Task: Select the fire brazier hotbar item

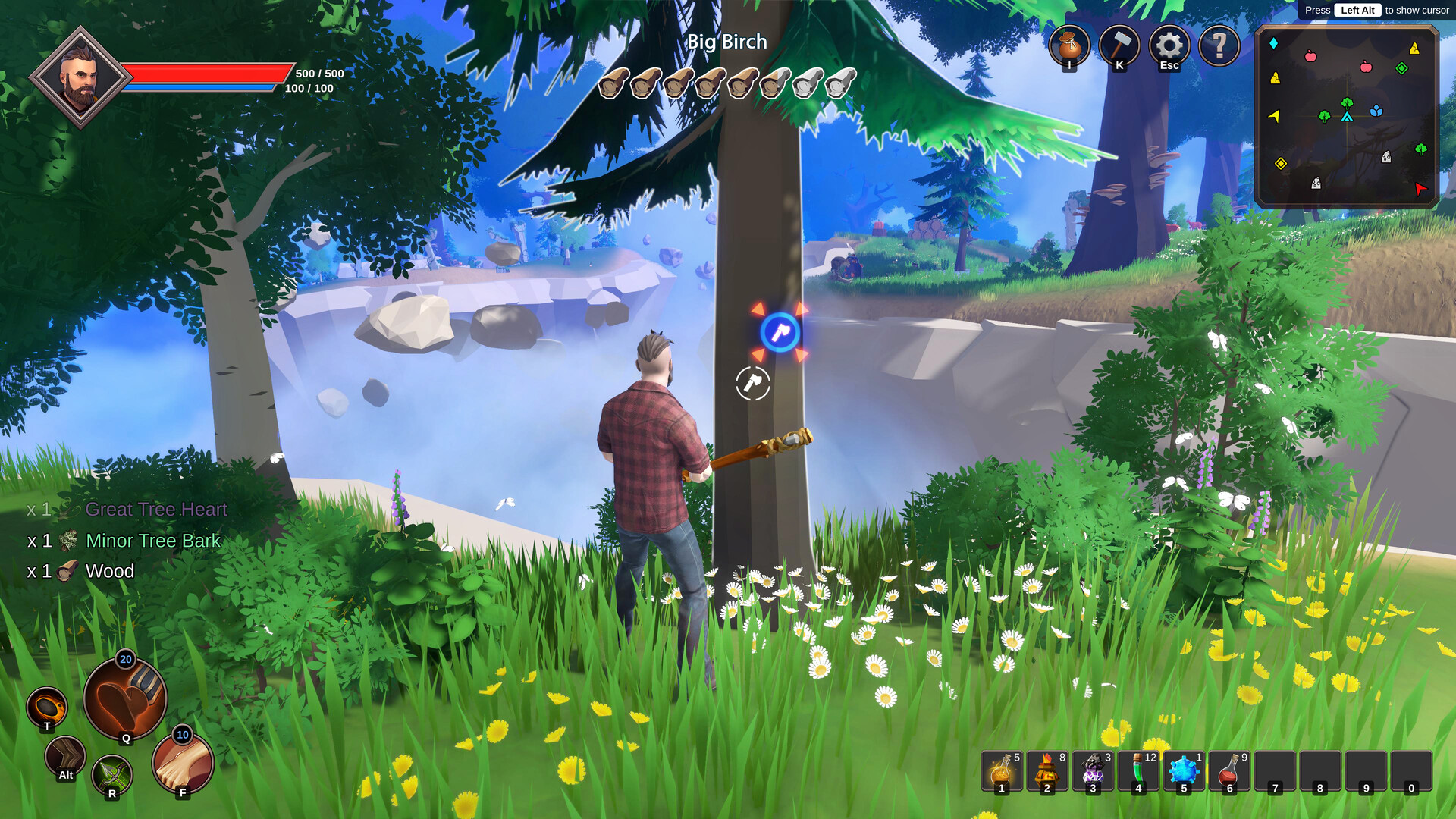Action: tap(1047, 771)
